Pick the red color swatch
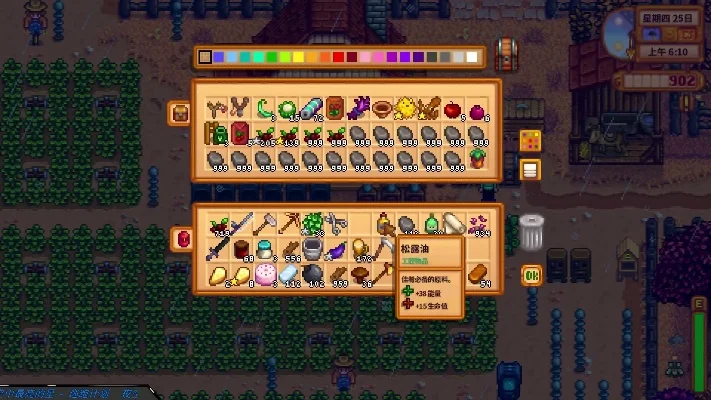711x400 pixels. coord(339,57)
